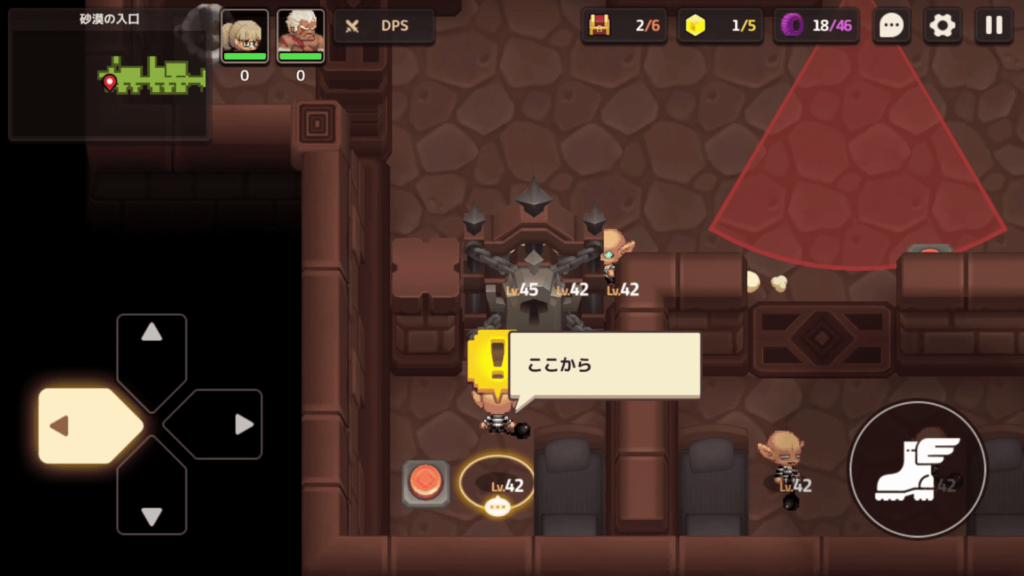Toggle the DPS display button

(384, 26)
